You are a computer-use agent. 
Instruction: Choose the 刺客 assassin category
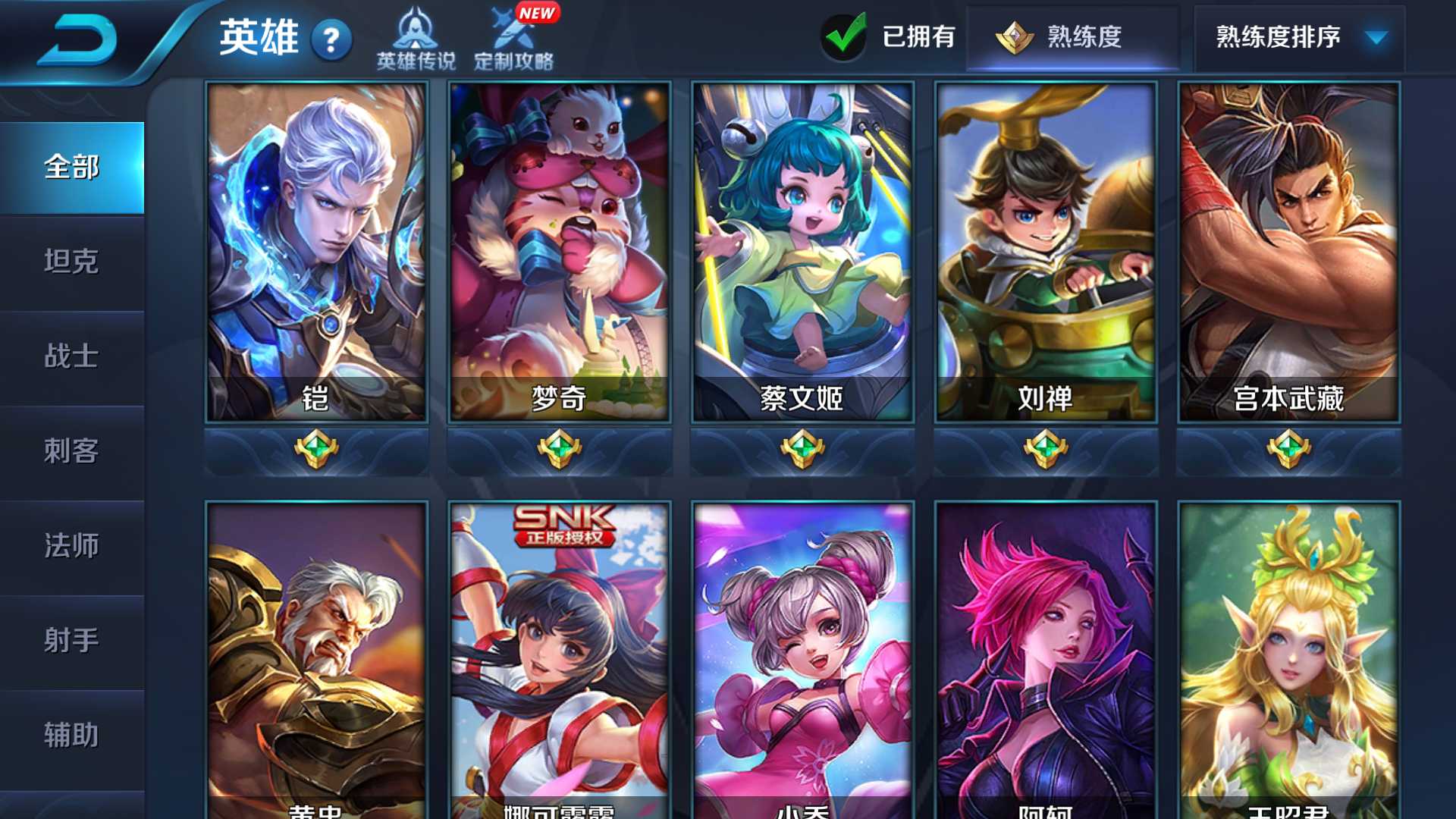72,451
